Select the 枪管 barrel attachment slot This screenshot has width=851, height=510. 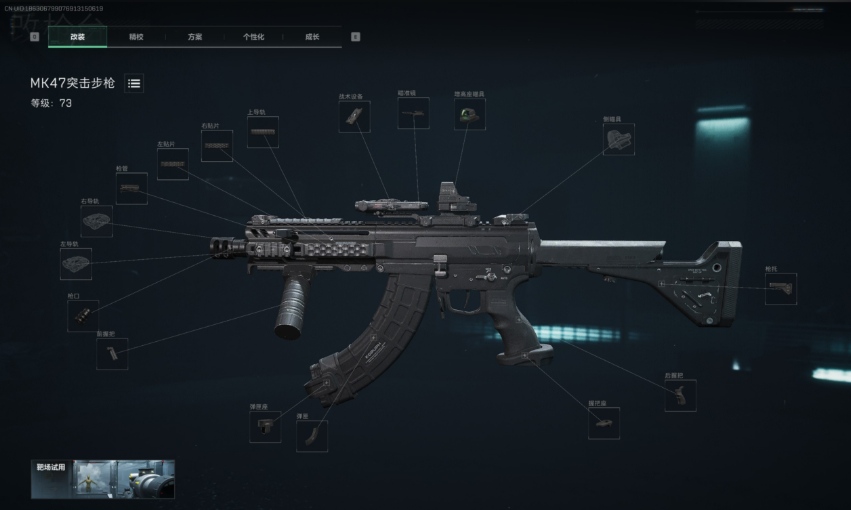[130, 188]
